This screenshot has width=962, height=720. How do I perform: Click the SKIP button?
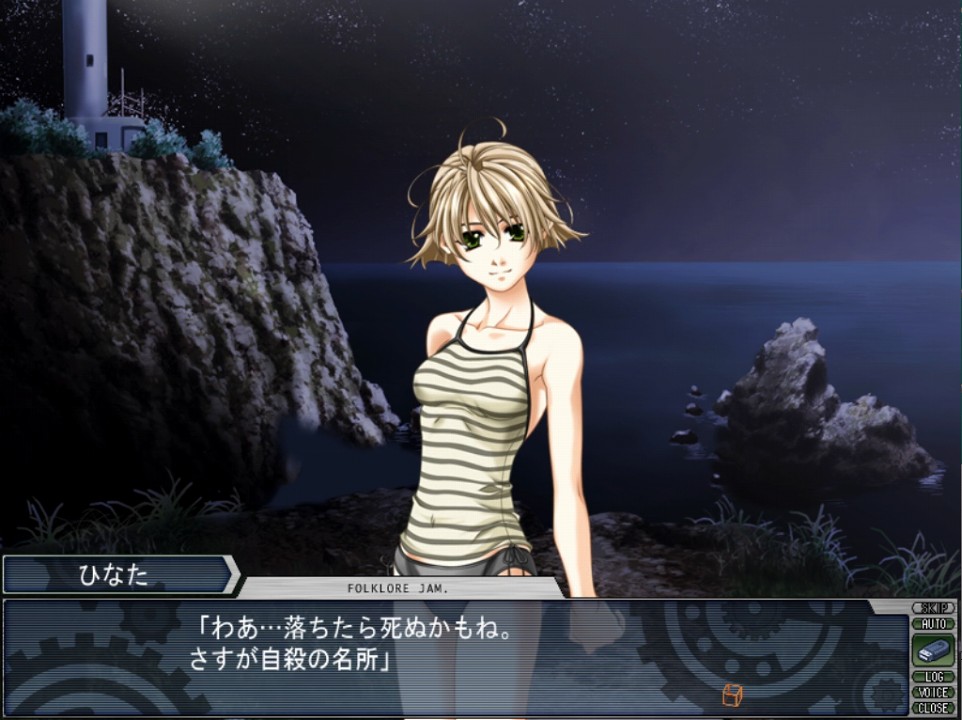932,608
